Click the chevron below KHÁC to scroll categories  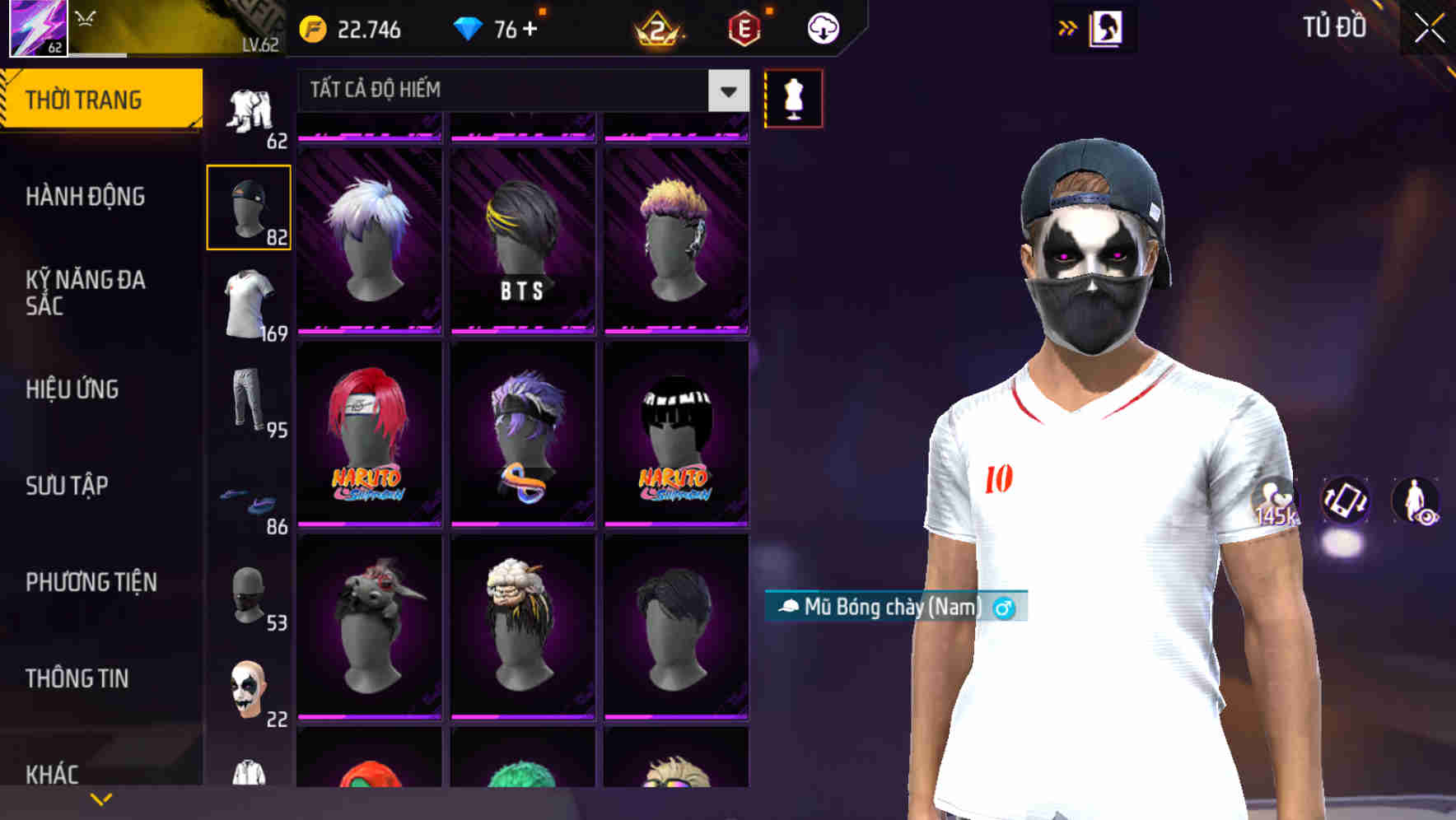click(102, 797)
